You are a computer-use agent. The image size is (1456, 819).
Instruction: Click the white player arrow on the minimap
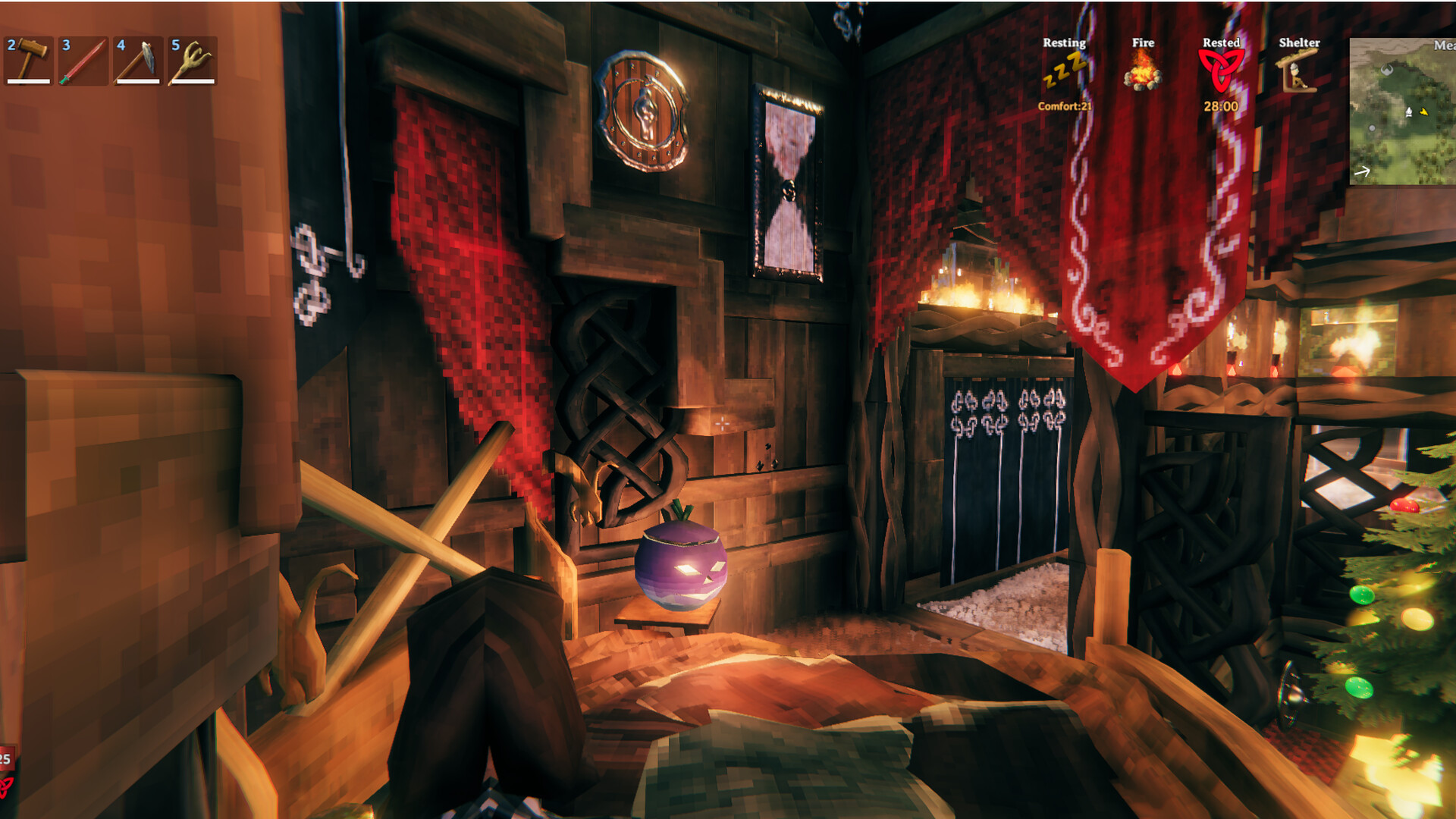tap(1361, 171)
